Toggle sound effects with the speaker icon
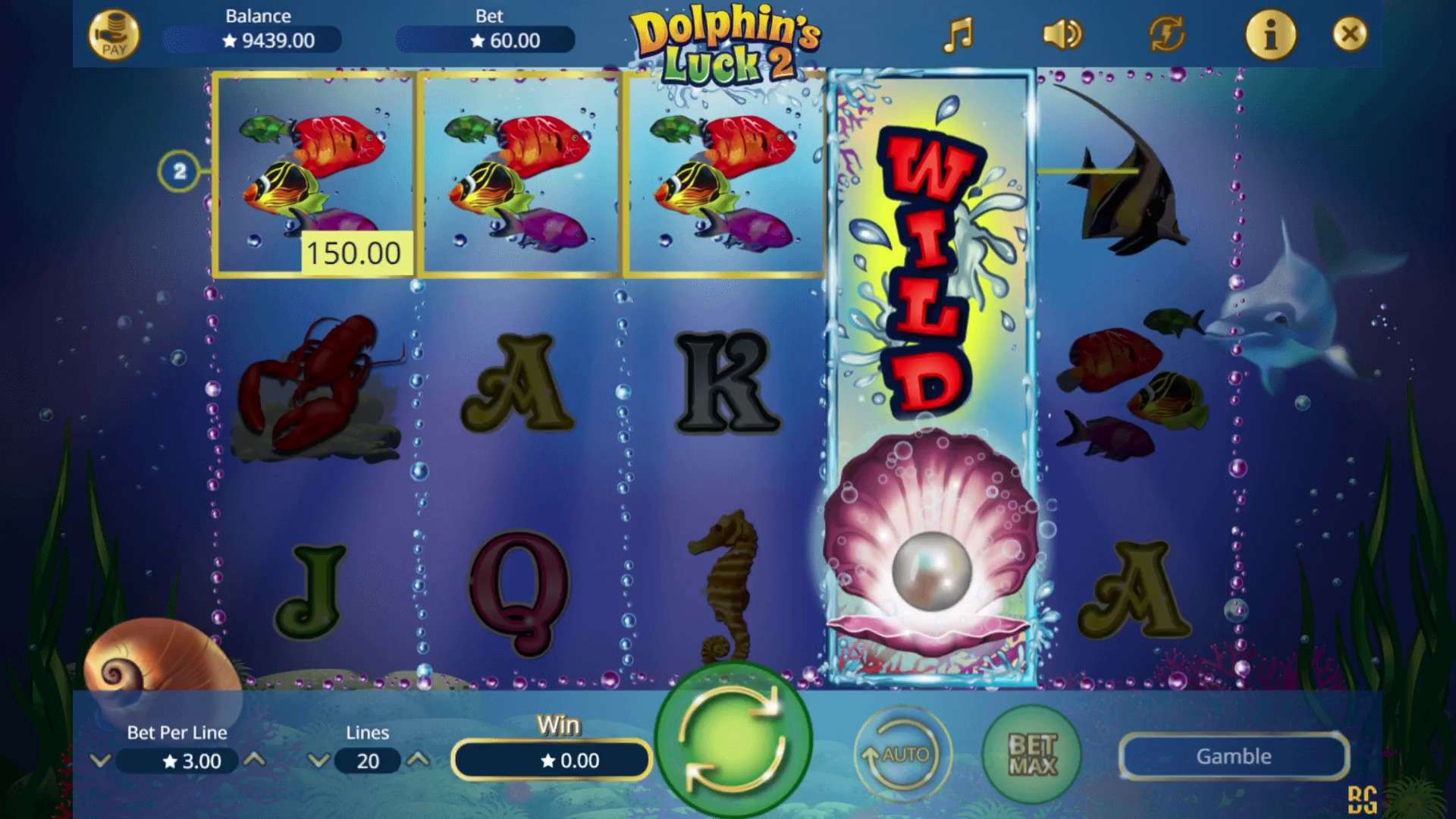The width and height of the screenshot is (1456, 819). point(1062,34)
